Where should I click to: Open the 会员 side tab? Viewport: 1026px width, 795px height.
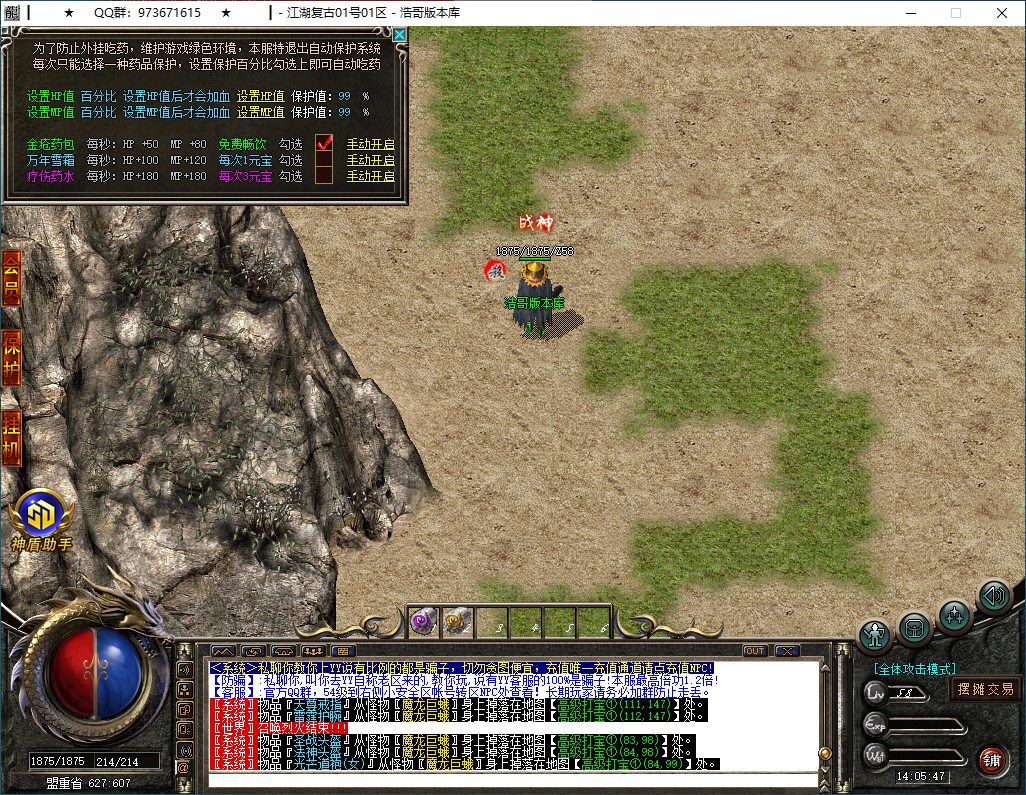point(11,279)
